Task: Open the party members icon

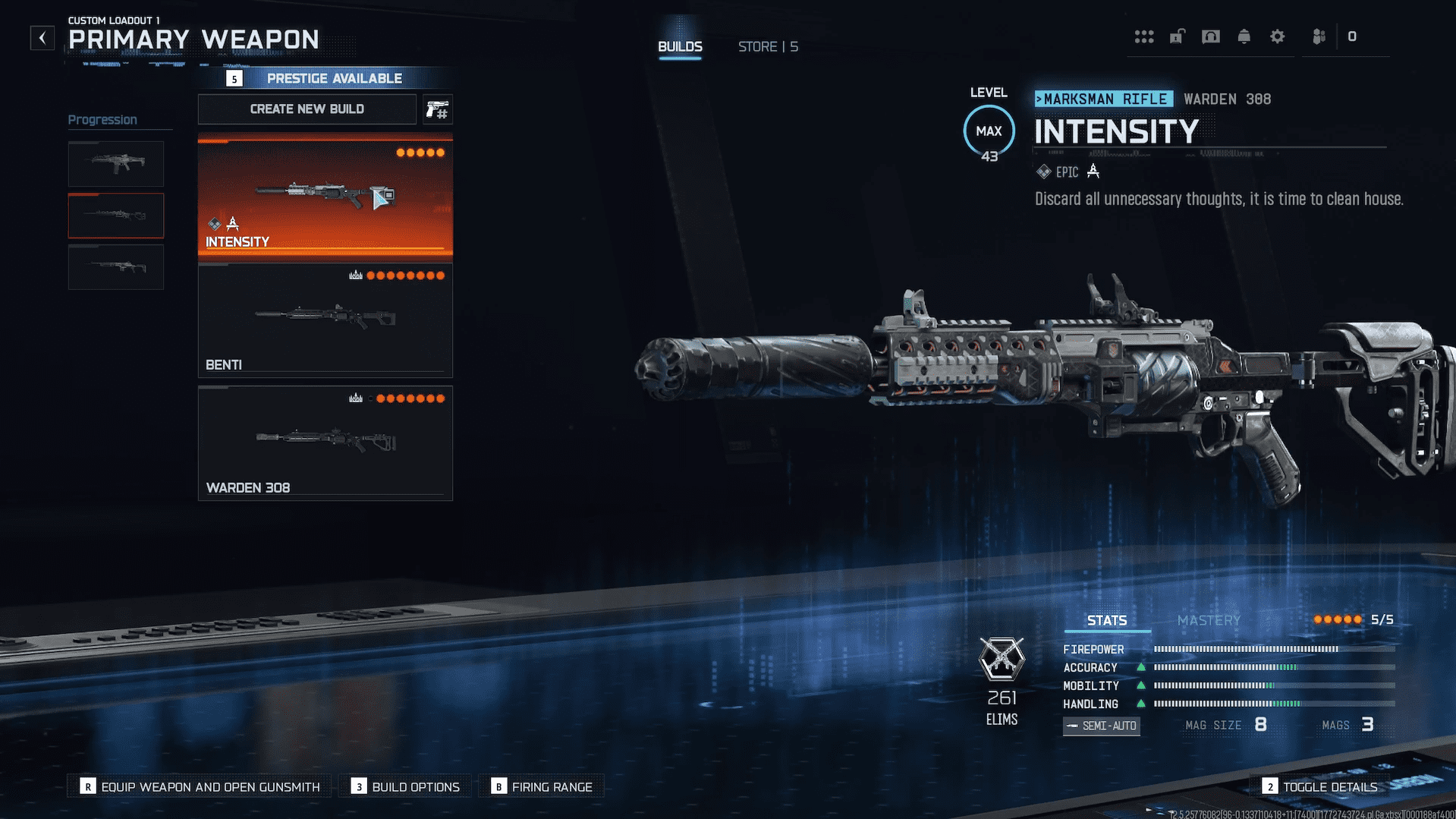Action: point(1319,36)
